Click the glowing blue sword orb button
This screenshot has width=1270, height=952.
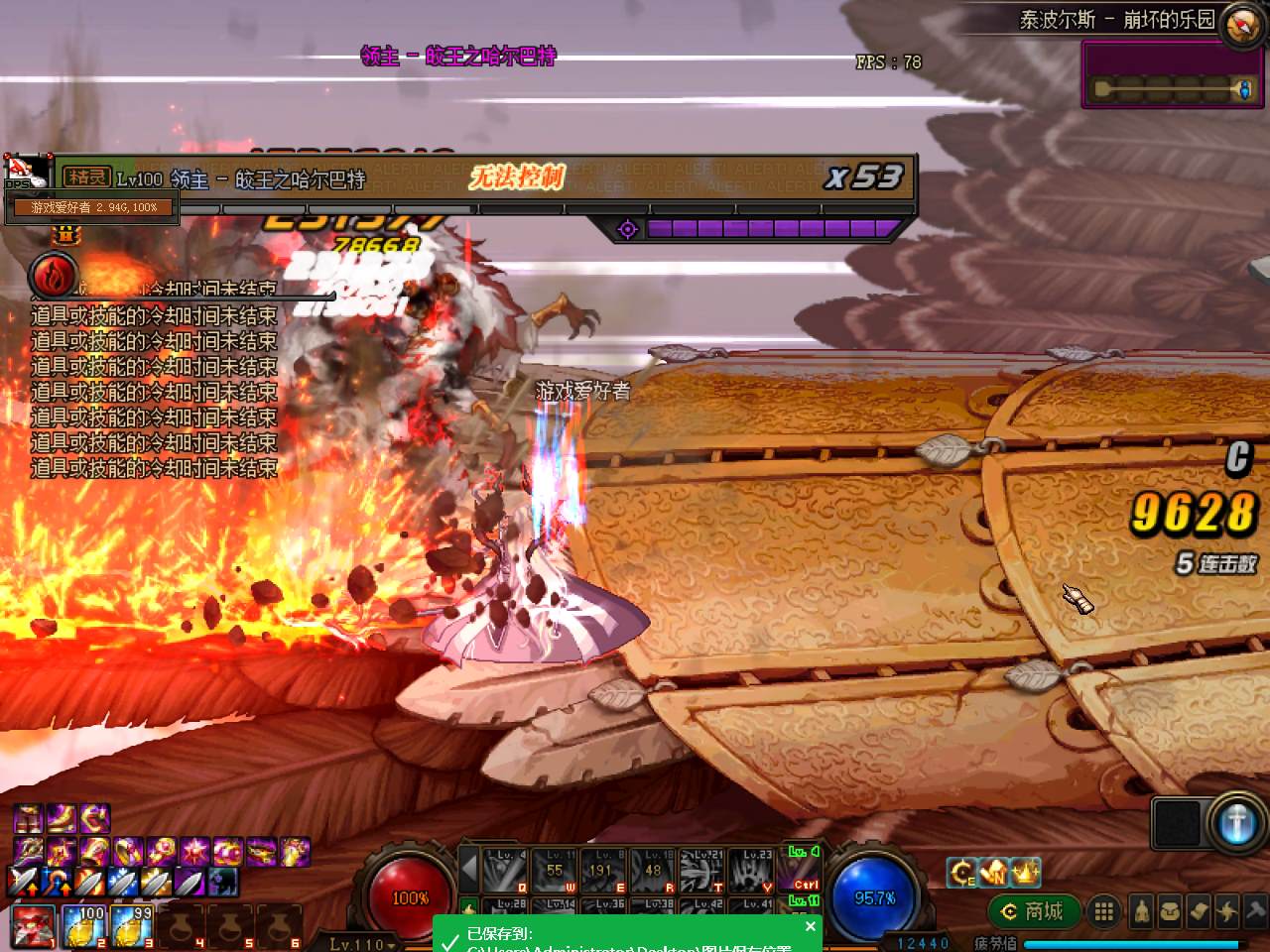1236,823
